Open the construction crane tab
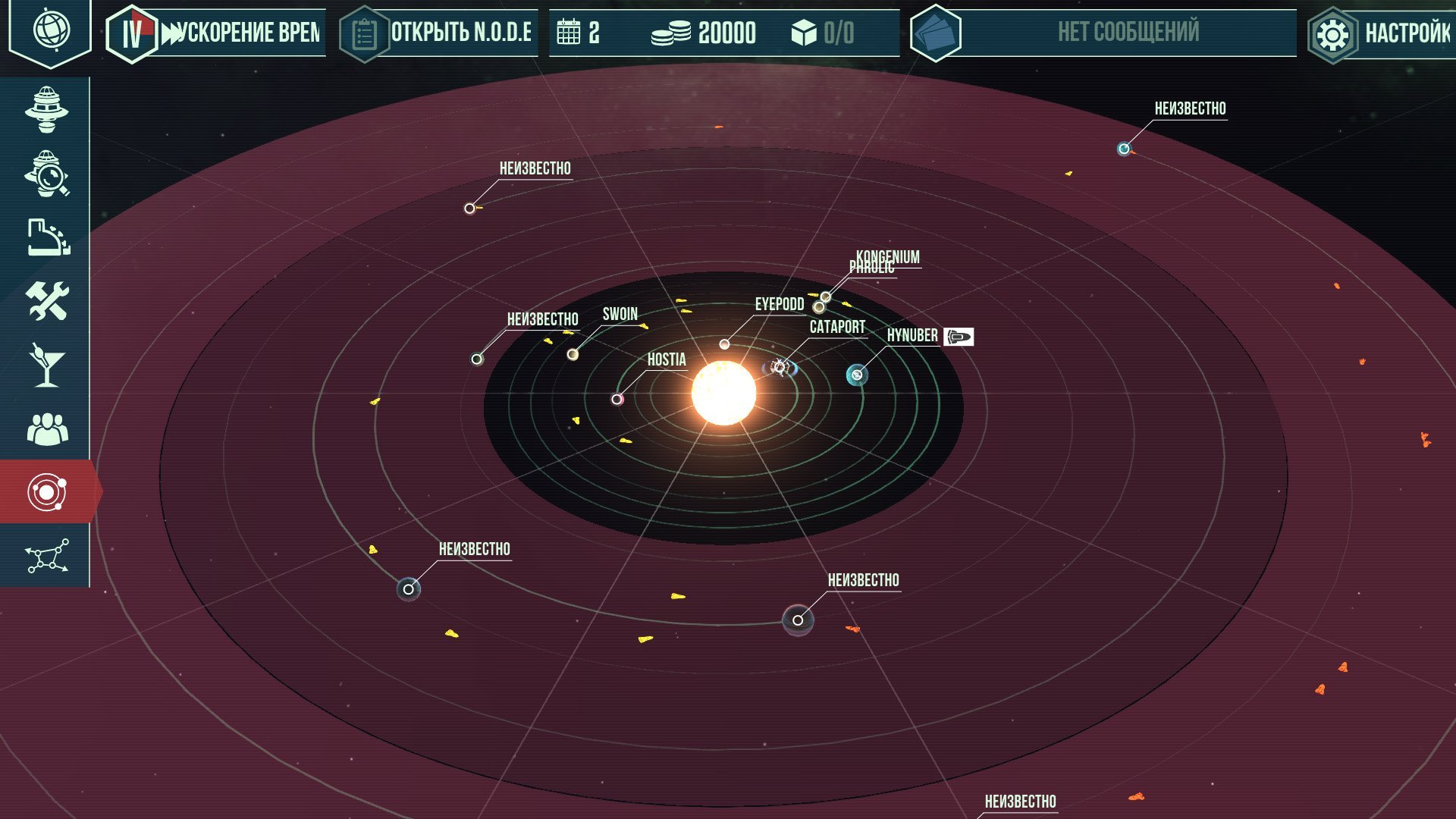1456x819 pixels. pos(46,237)
